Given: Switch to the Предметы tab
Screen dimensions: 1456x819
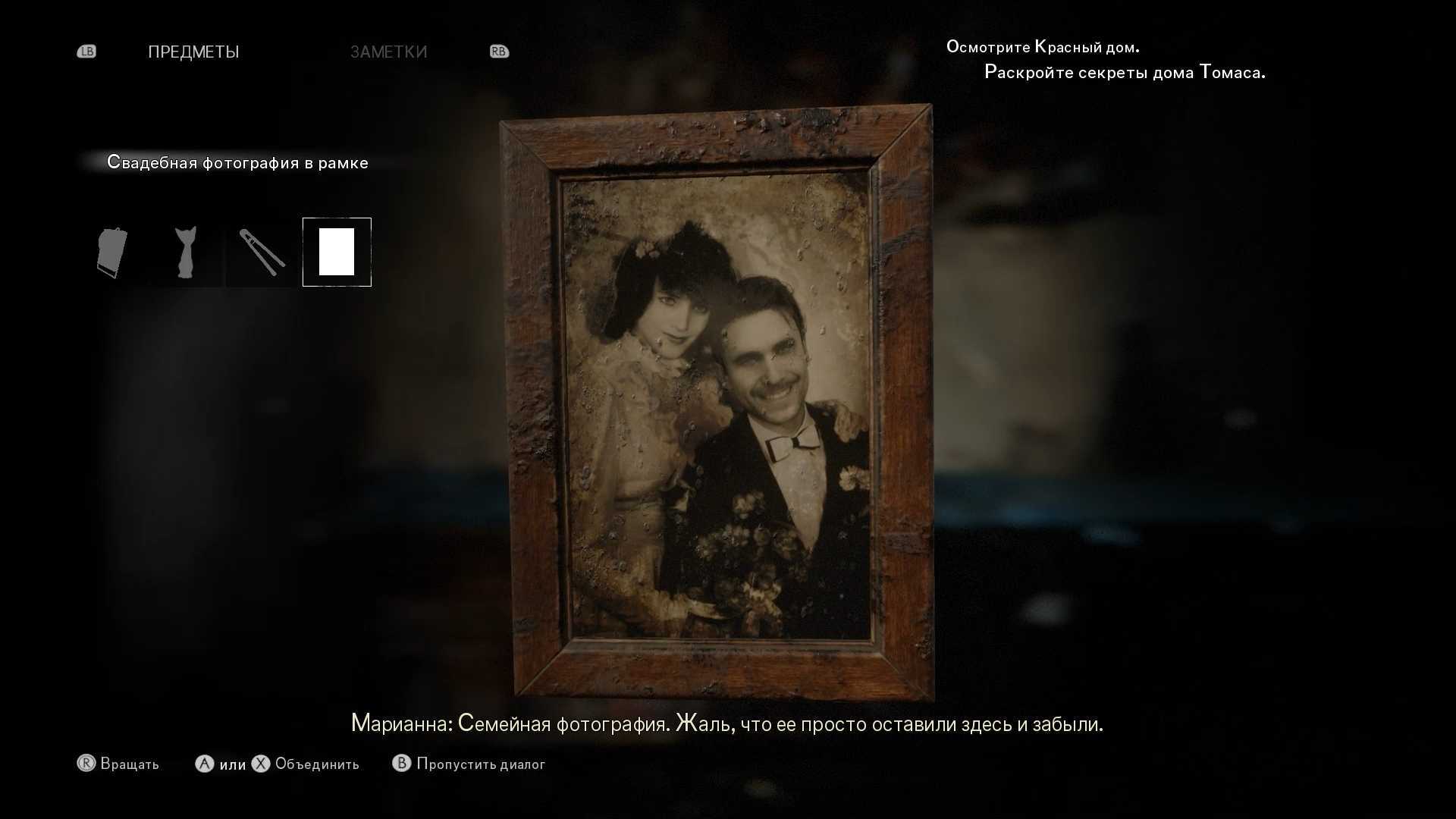Looking at the screenshot, I should [x=193, y=52].
